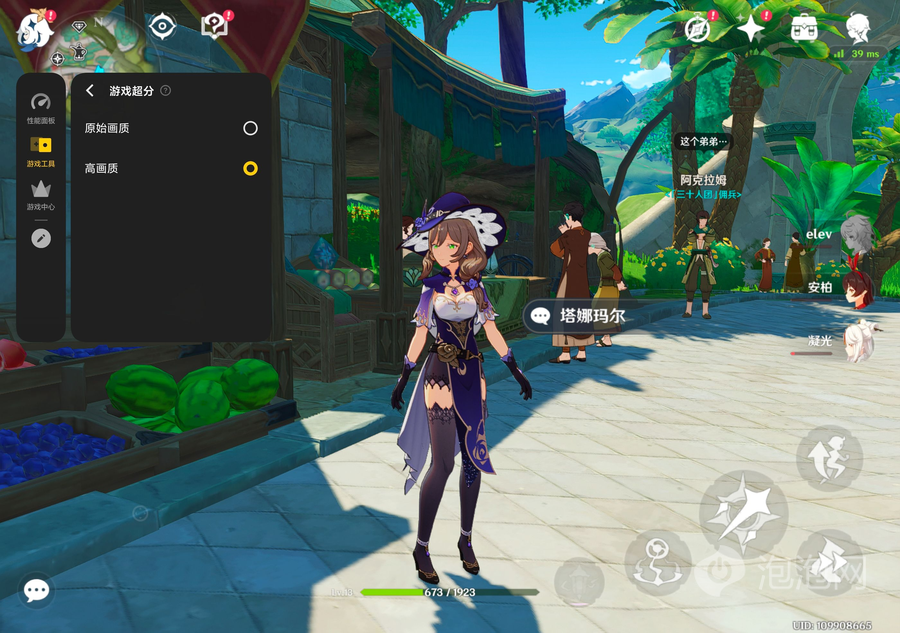
Task: Switch to the 游戏工具 tab
Action: pos(41,151)
